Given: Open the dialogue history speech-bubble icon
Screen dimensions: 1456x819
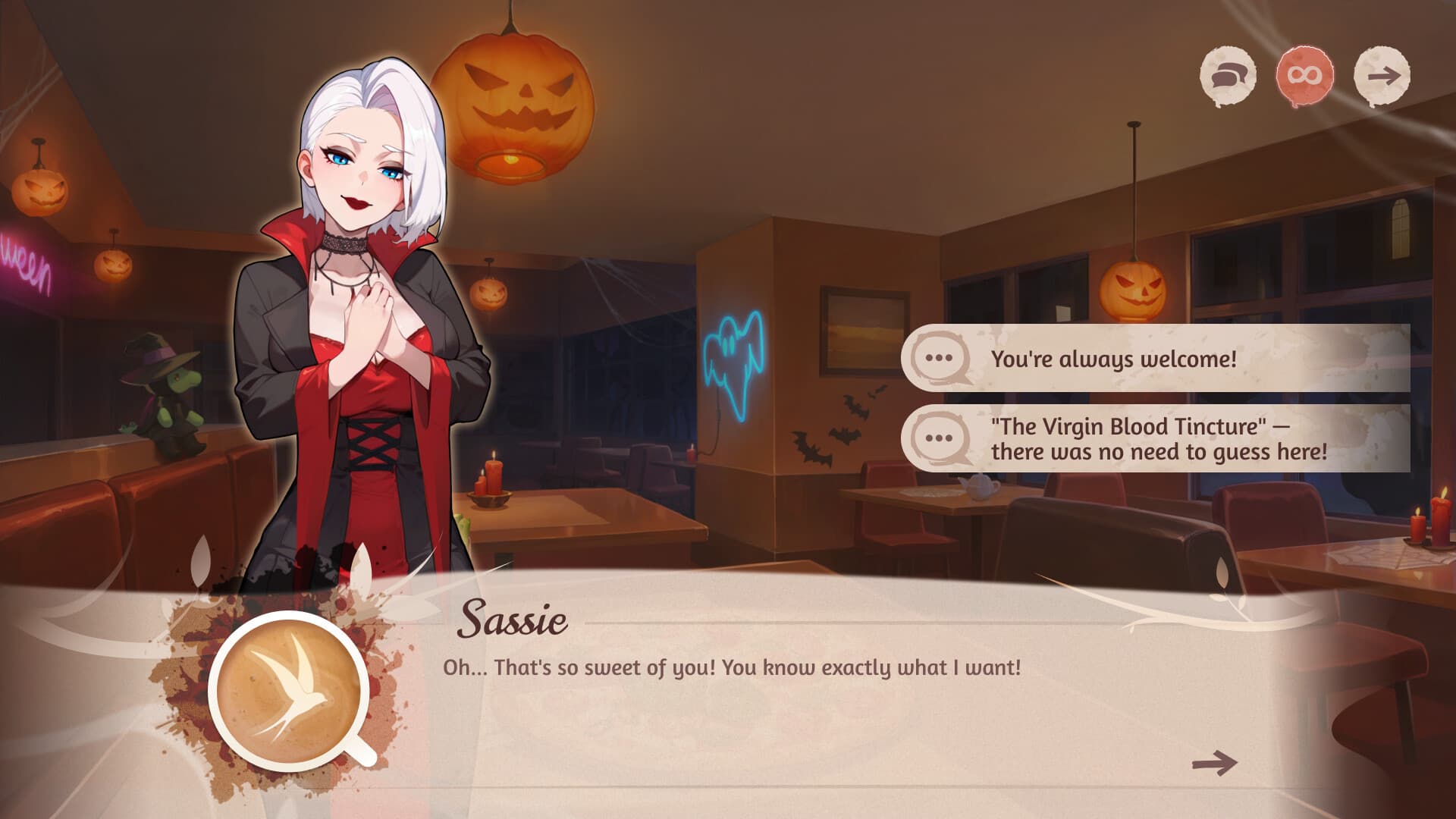Looking at the screenshot, I should click(1228, 76).
